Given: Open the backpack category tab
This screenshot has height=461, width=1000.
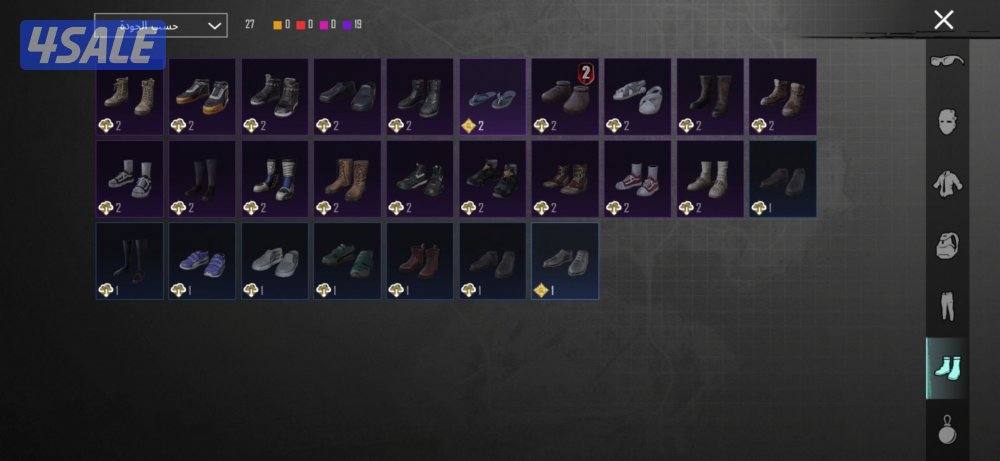Looking at the screenshot, I should (x=946, y=244).
